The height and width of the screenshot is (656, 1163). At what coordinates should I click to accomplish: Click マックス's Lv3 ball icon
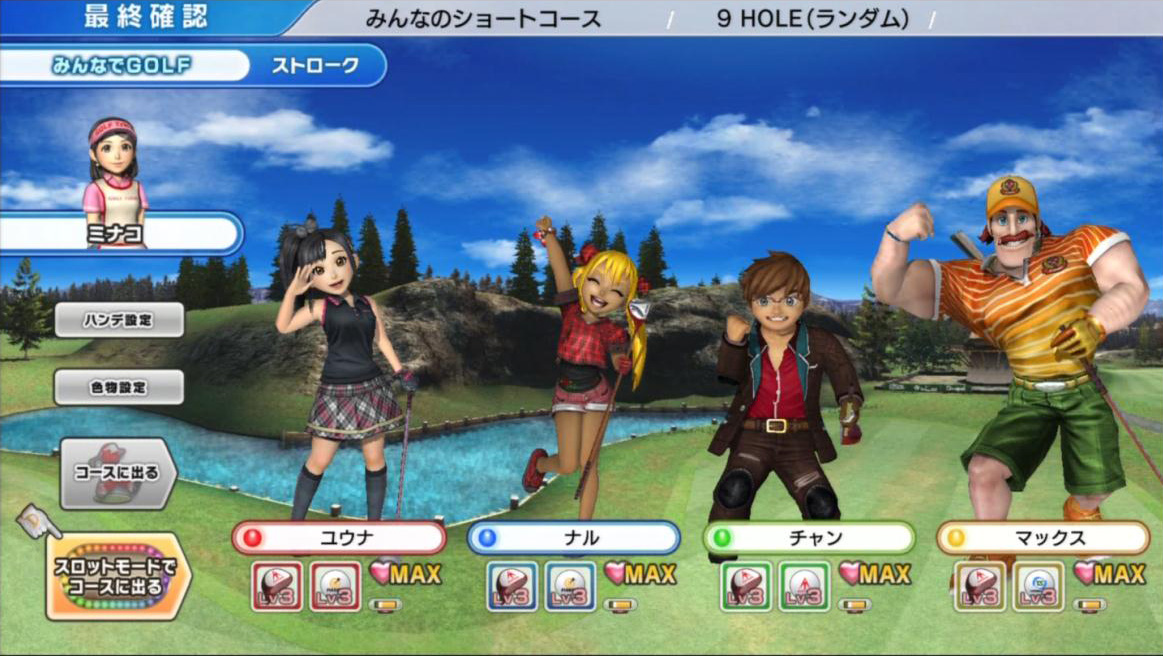tap(1038, 586)
